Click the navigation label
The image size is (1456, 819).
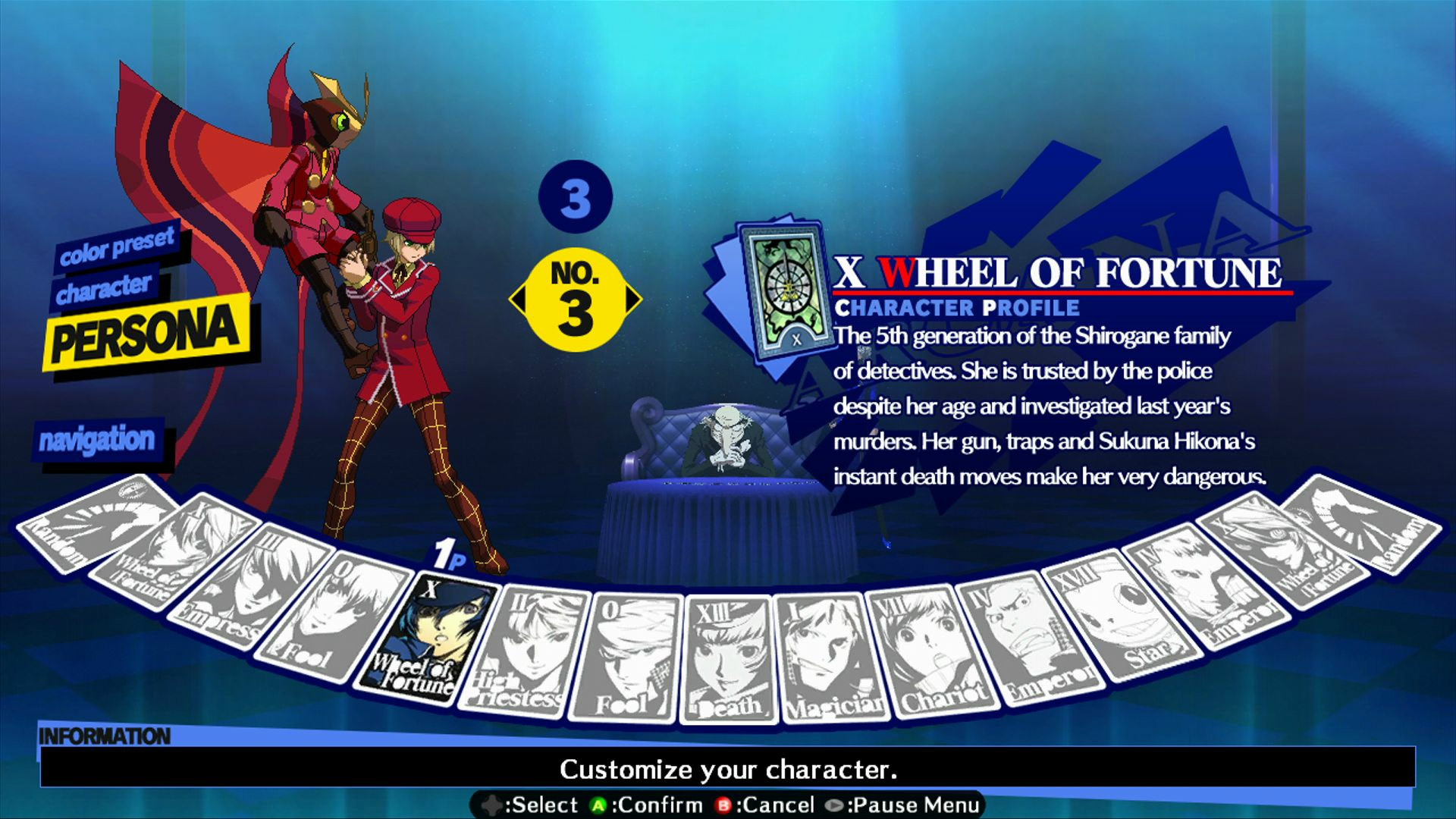coord(97,438)
